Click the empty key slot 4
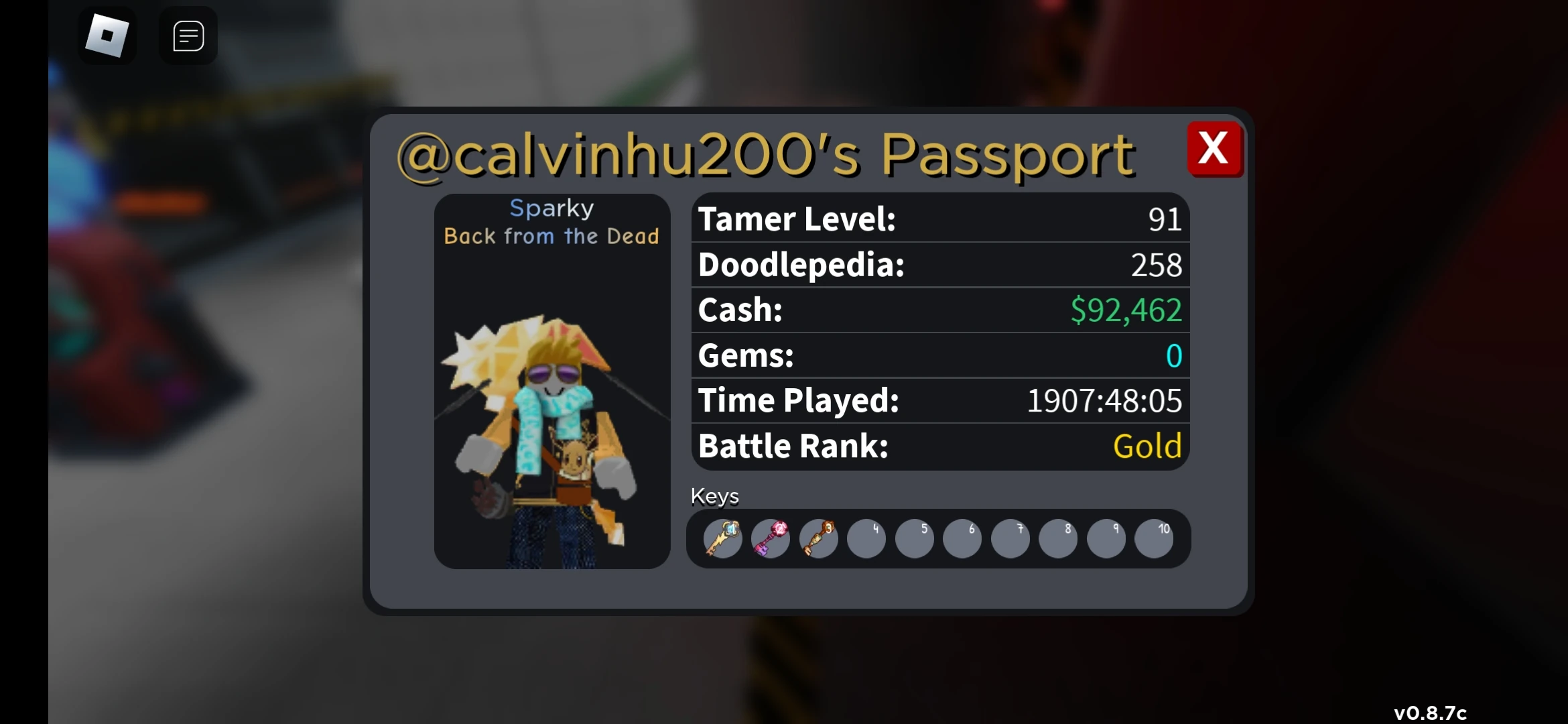The height and width of the screenshot is (724, 1568). coord(866,538)
